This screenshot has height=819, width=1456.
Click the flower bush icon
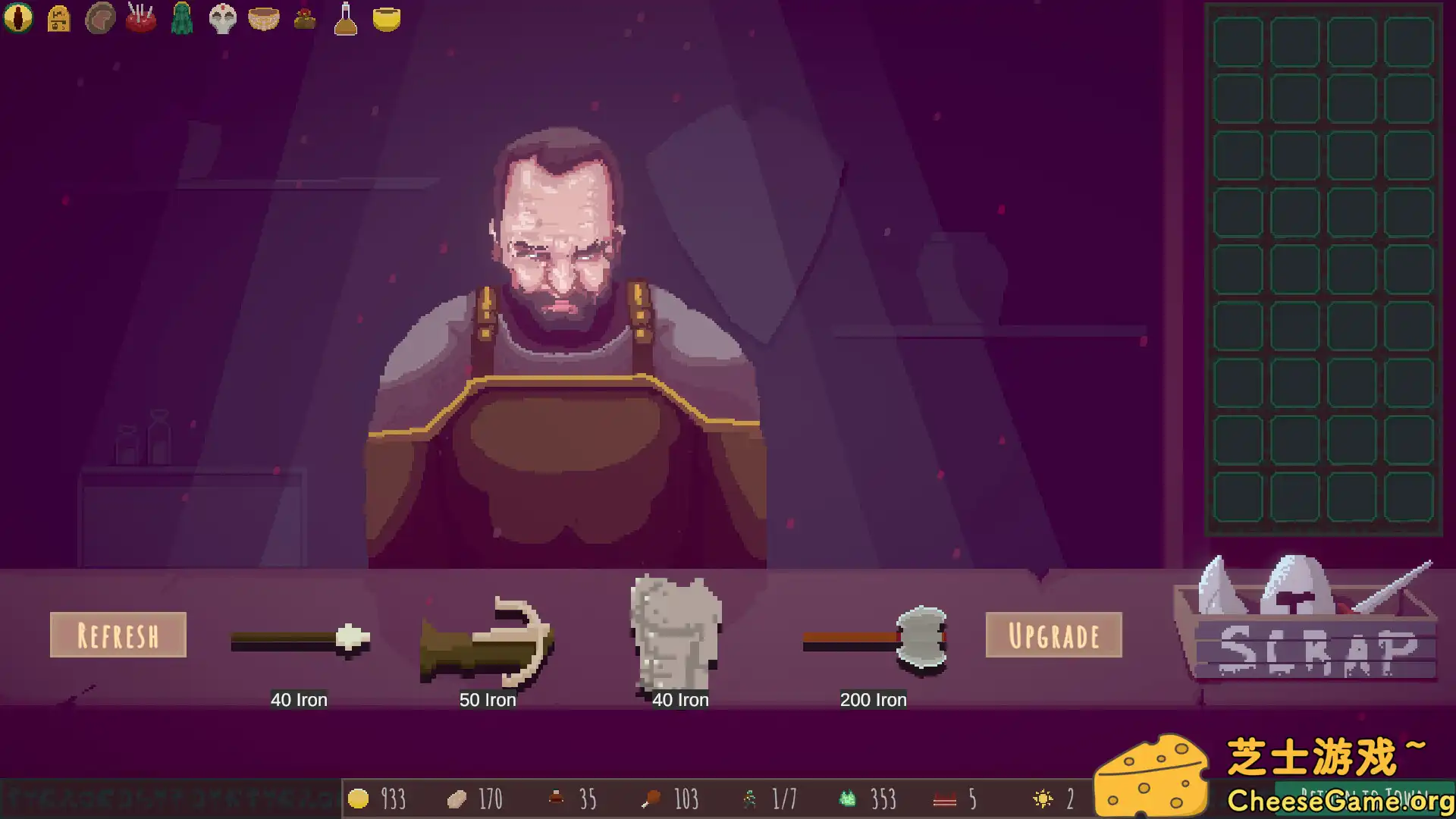tap(304, 19)
